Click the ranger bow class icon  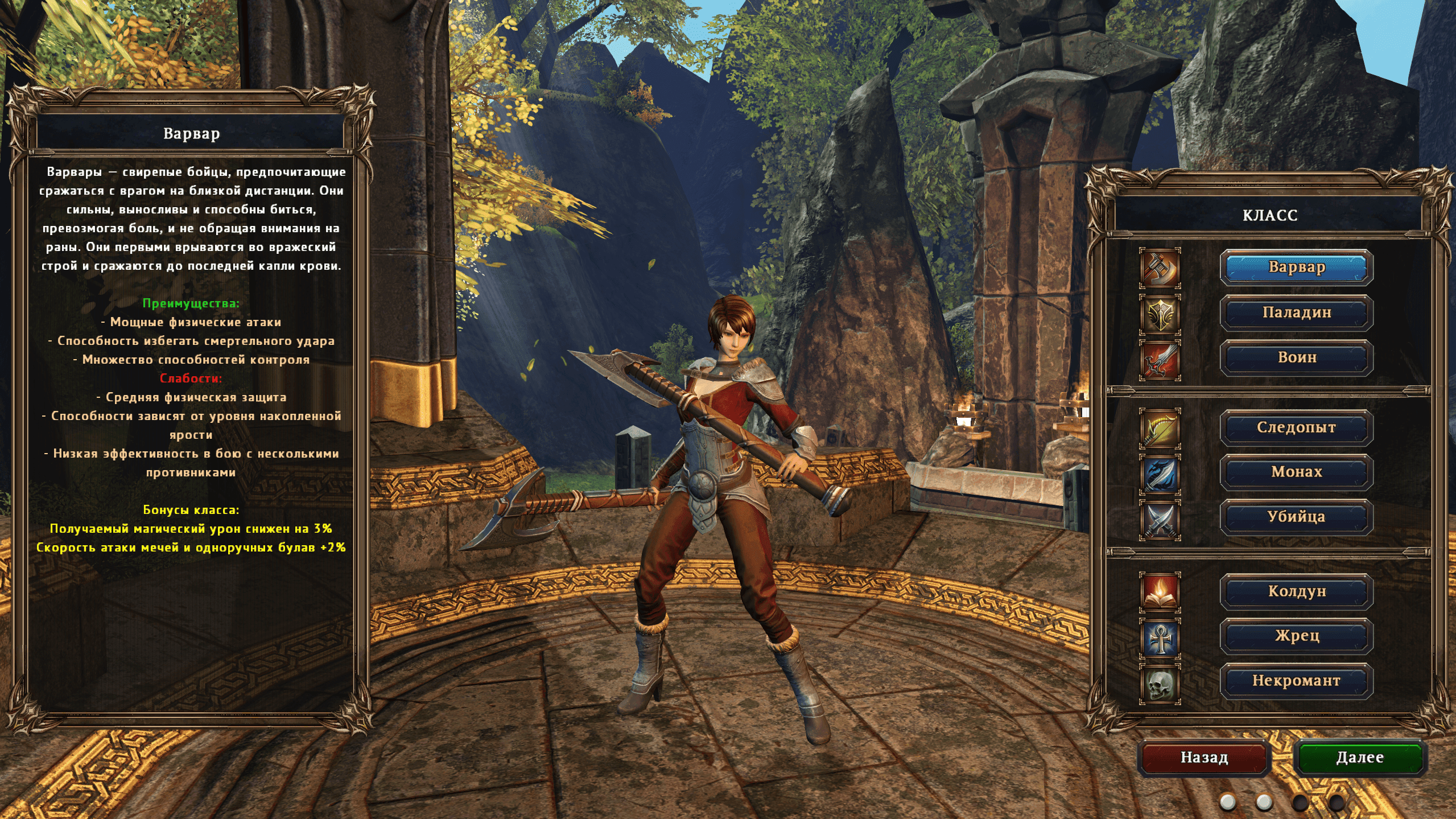(x=1160, y=429)
